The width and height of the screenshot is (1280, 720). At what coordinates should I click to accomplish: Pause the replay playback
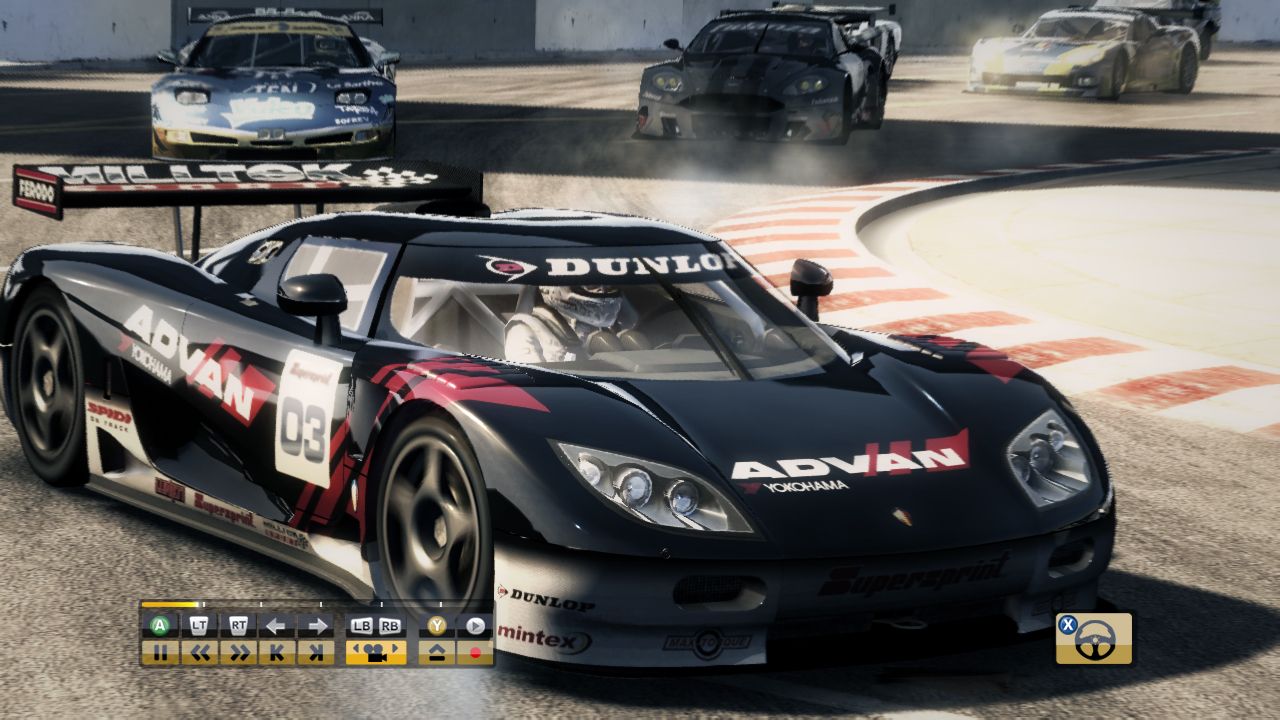[161, 652]
